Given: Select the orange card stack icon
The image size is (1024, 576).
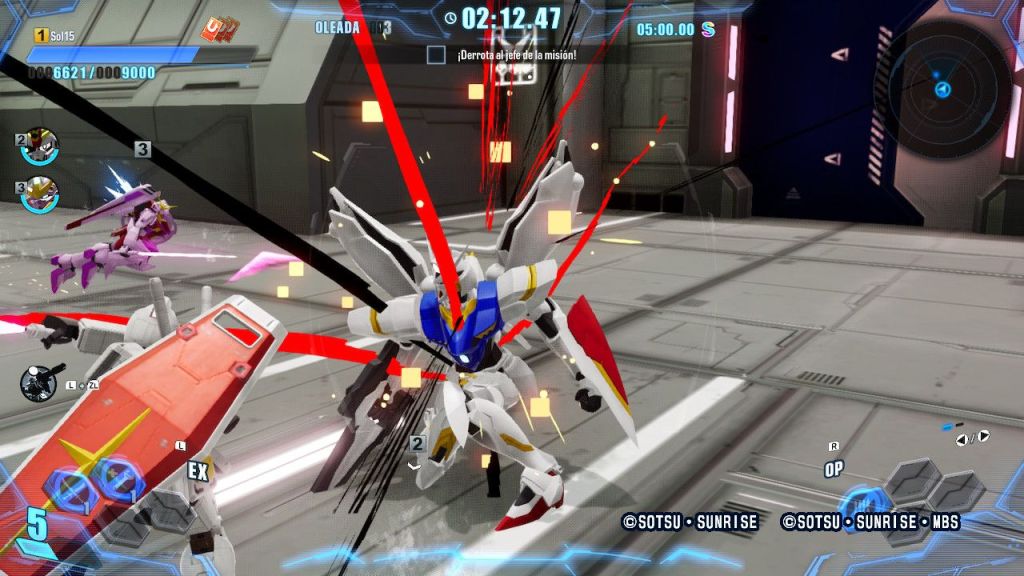Looking at the screenshot, I should point(219,29).
